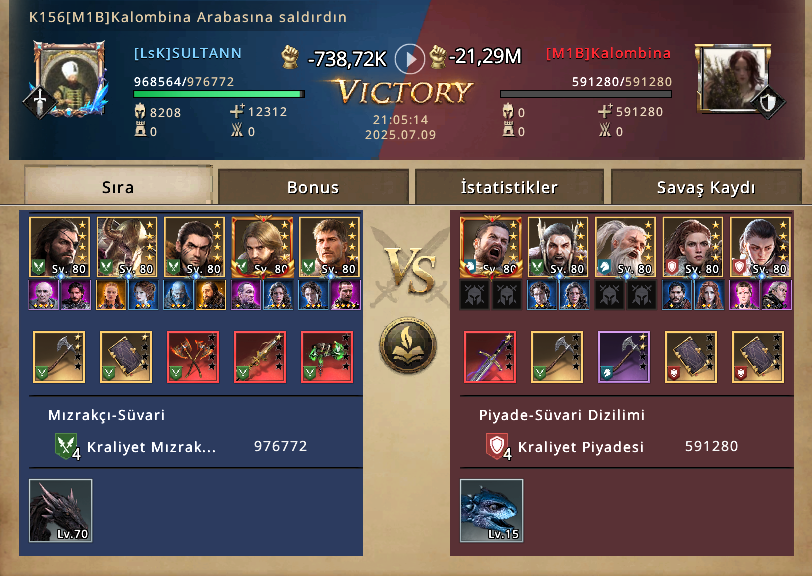Select the defender's white-bearded commander
This screenshot has width=812, height=576.
pos(622,247)
